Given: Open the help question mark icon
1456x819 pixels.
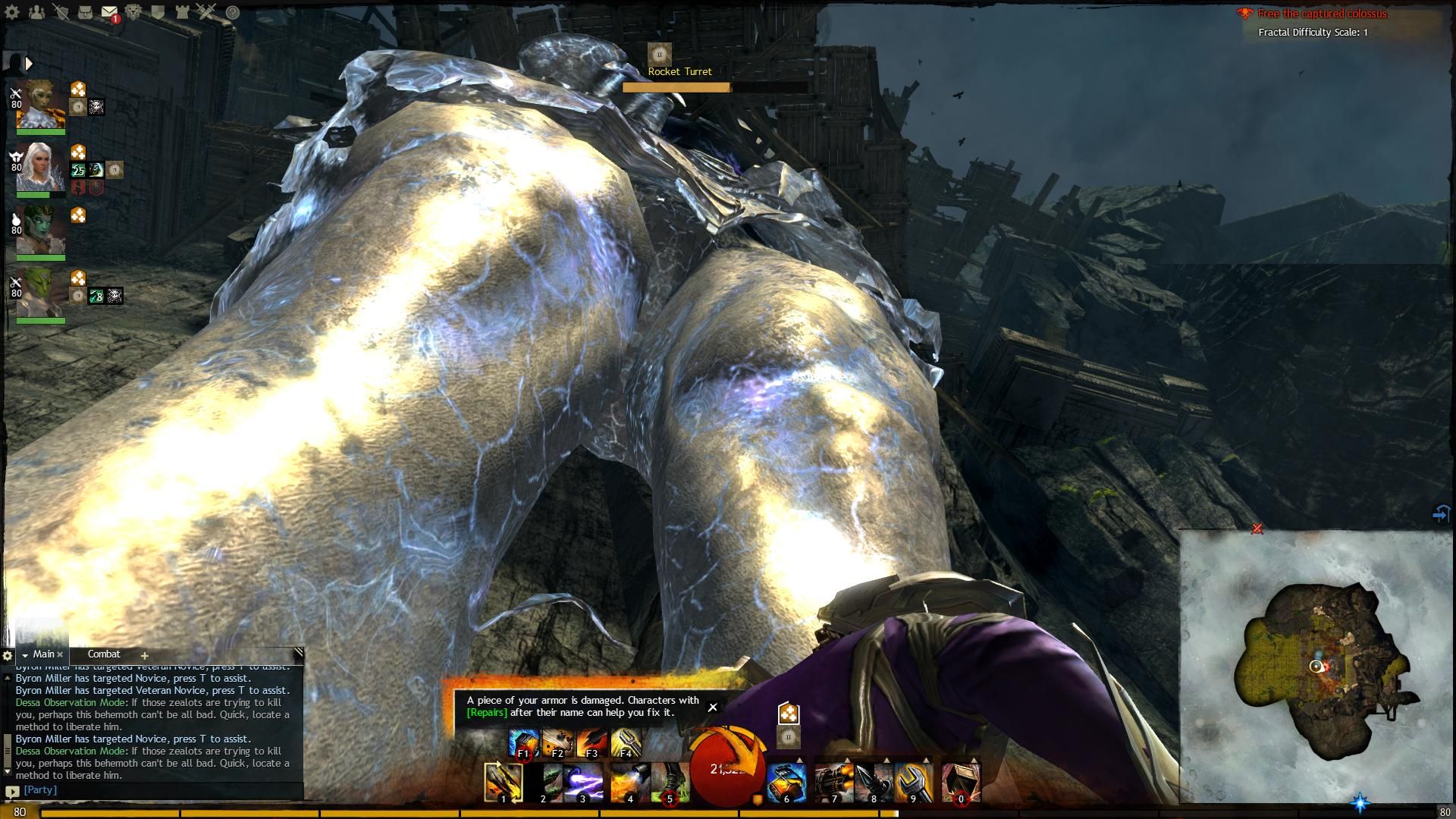Looking at the screenshot, I should 233,12.
